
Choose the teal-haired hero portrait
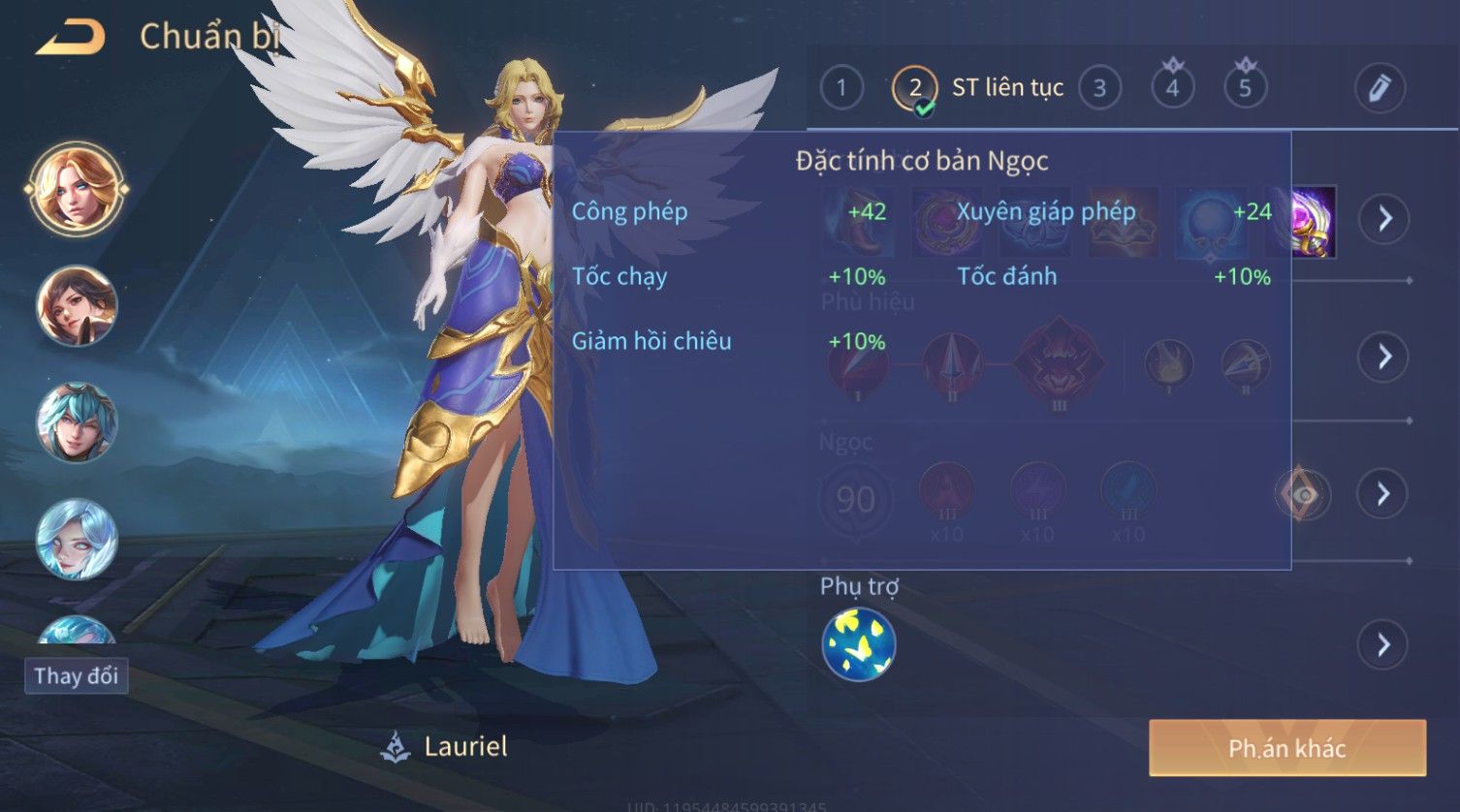coord(77,422)
